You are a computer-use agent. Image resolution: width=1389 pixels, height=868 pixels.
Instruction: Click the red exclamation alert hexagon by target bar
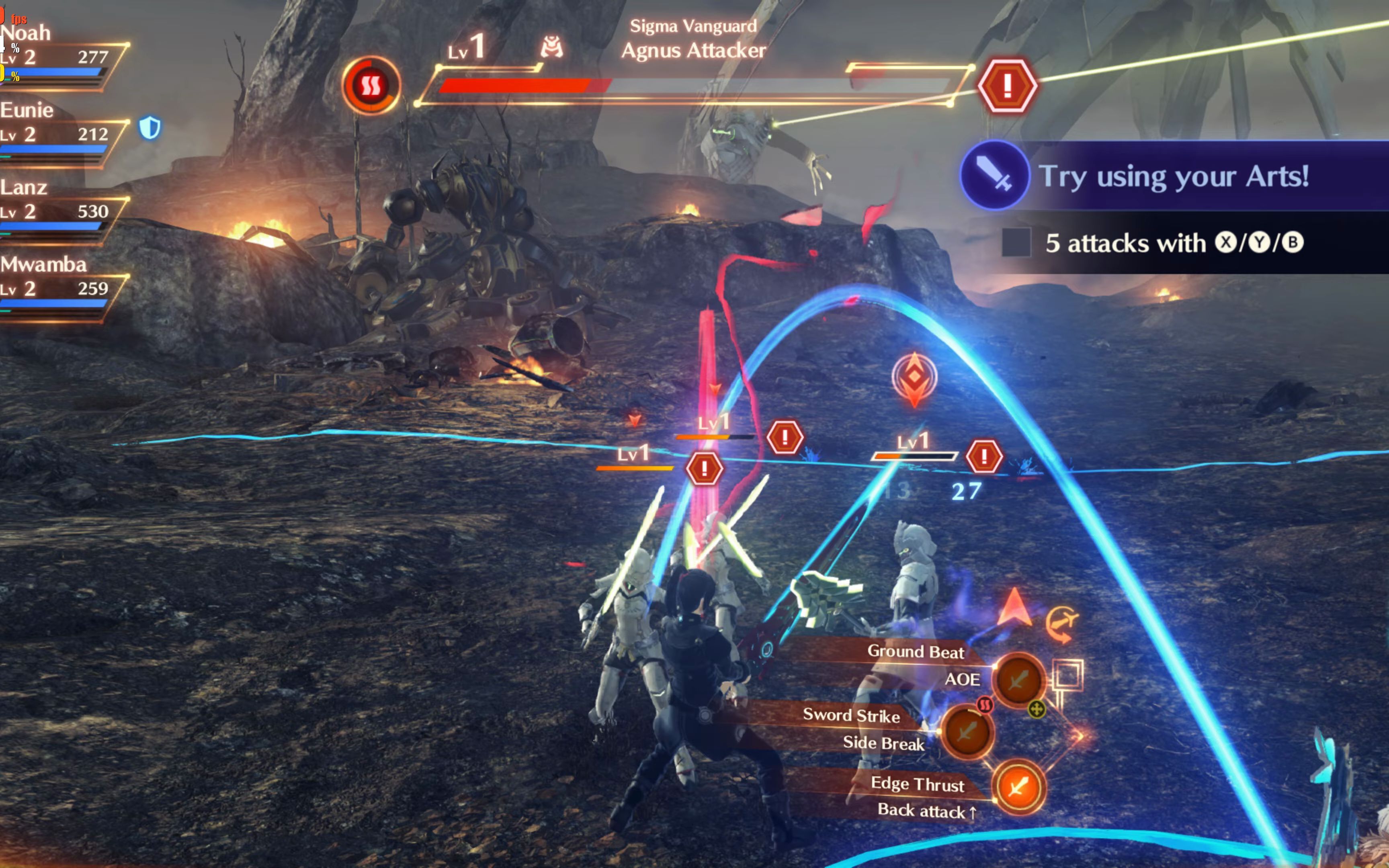click(x=1007, y=86)
